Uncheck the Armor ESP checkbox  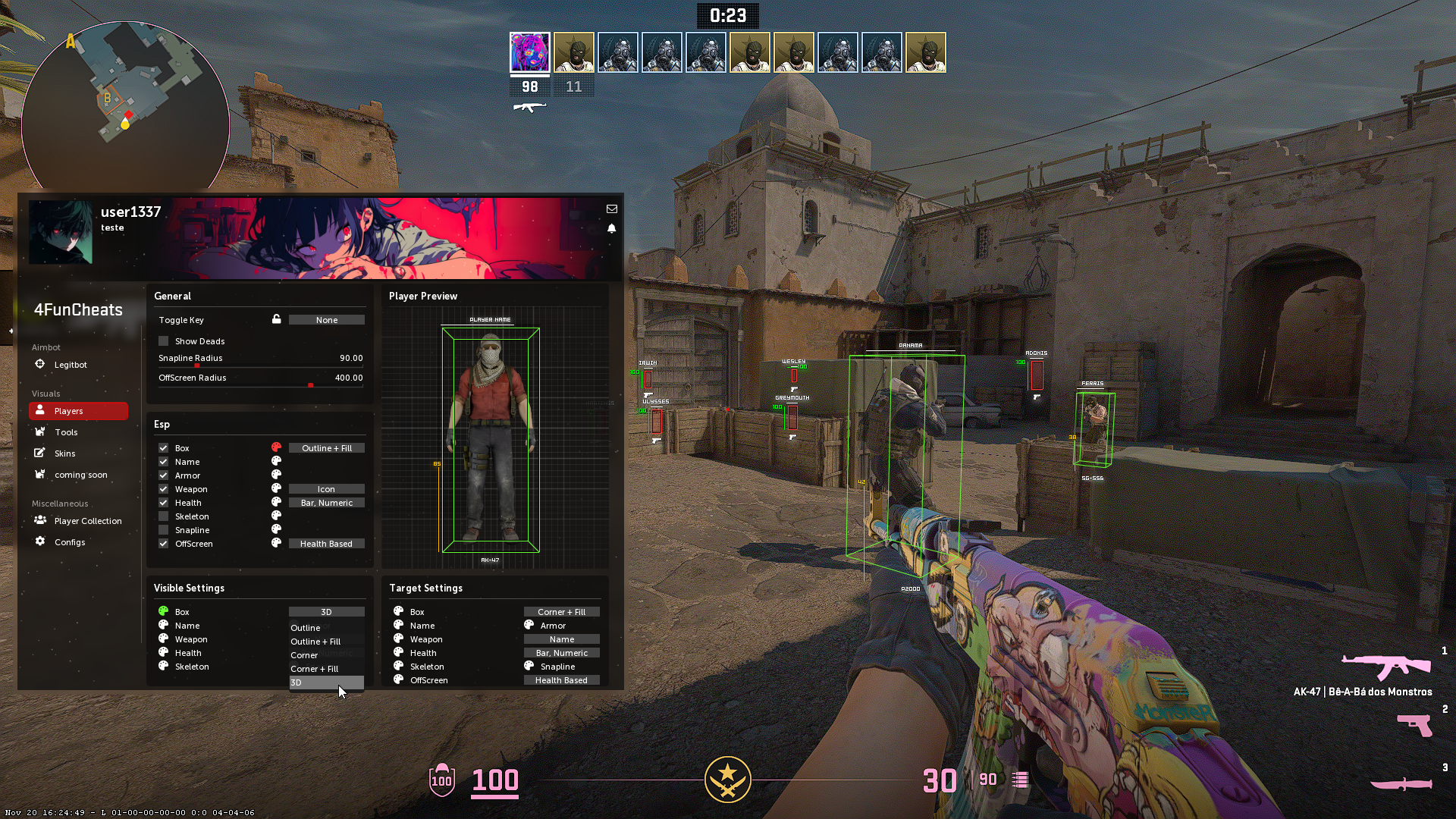[164, 475]
